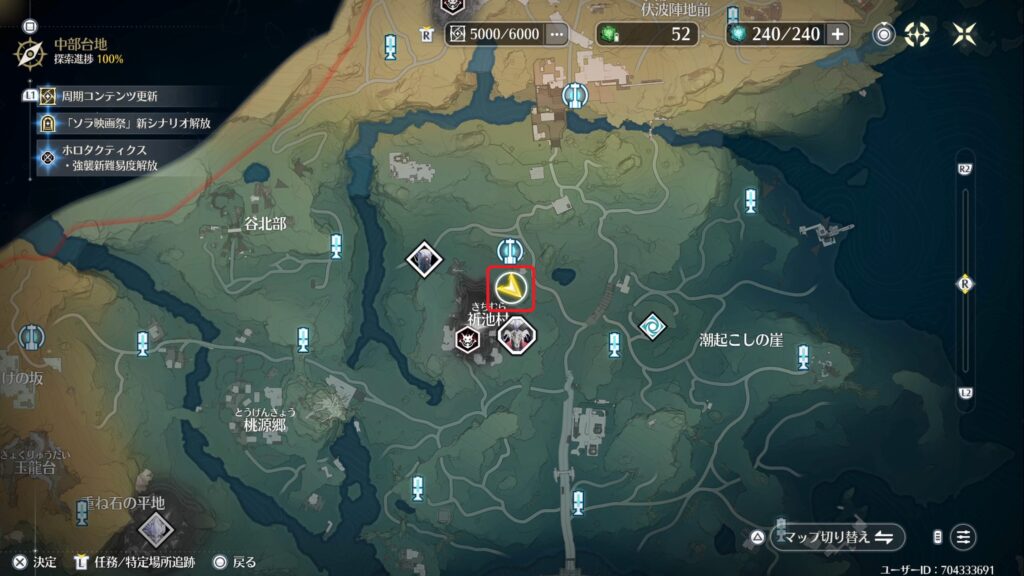Click the green crystal item counter showing 52
This screenshot has width=1024, height=576.
pyautogui.click(x=650, y=34)
